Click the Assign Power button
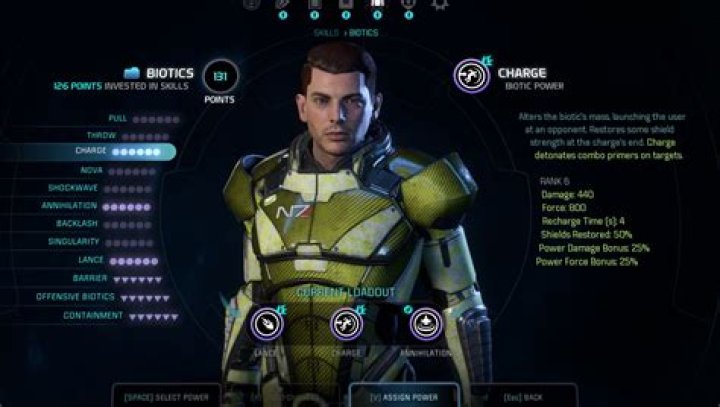Image resolution: width=720 pixels, height=407 pixels. click(x=404, y=396)
